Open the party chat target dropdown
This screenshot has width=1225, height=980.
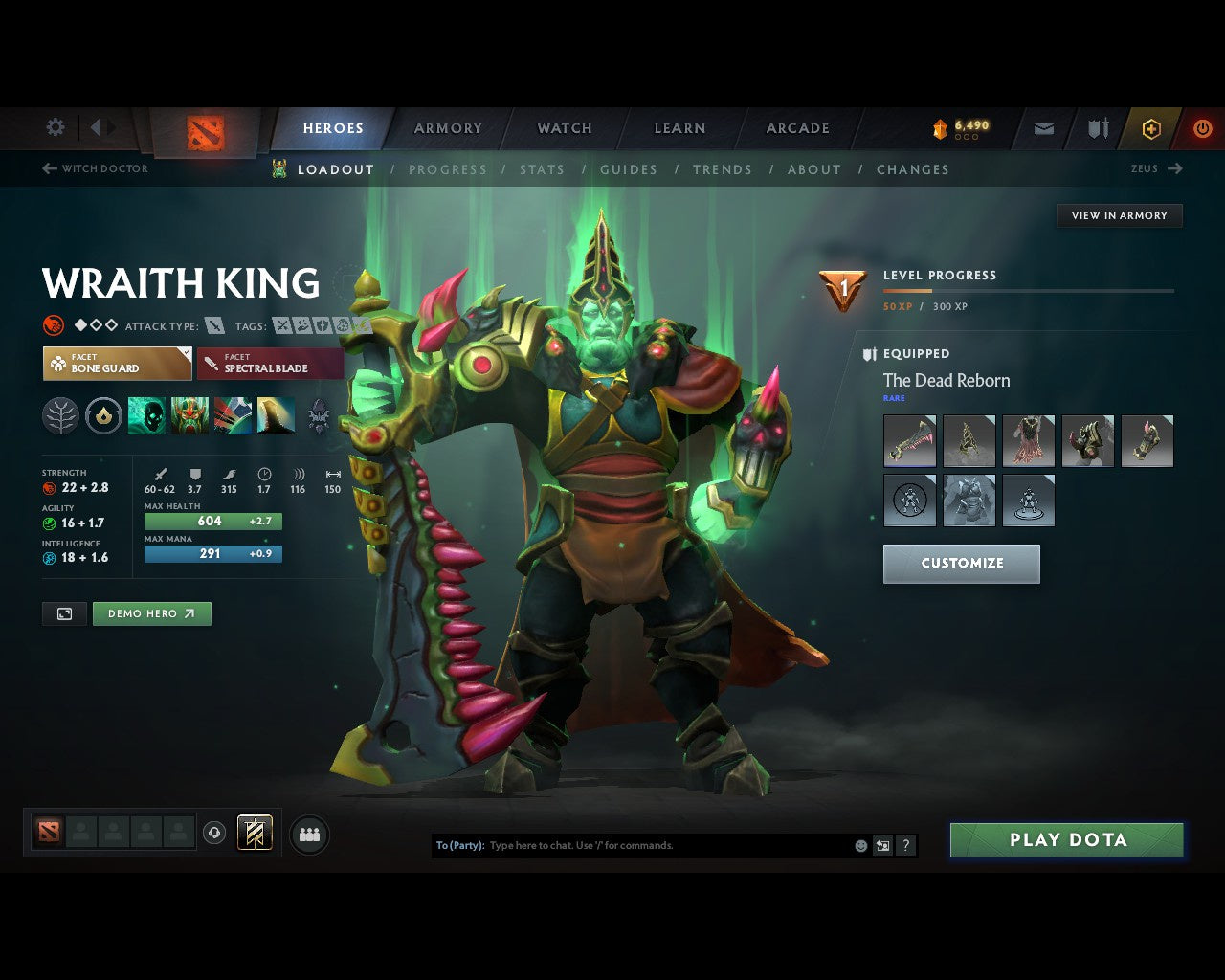click(458, 845)
